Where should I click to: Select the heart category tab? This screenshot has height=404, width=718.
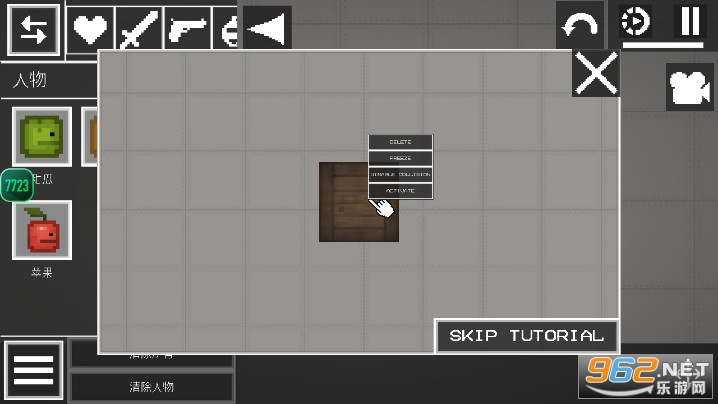coord(90,29)
